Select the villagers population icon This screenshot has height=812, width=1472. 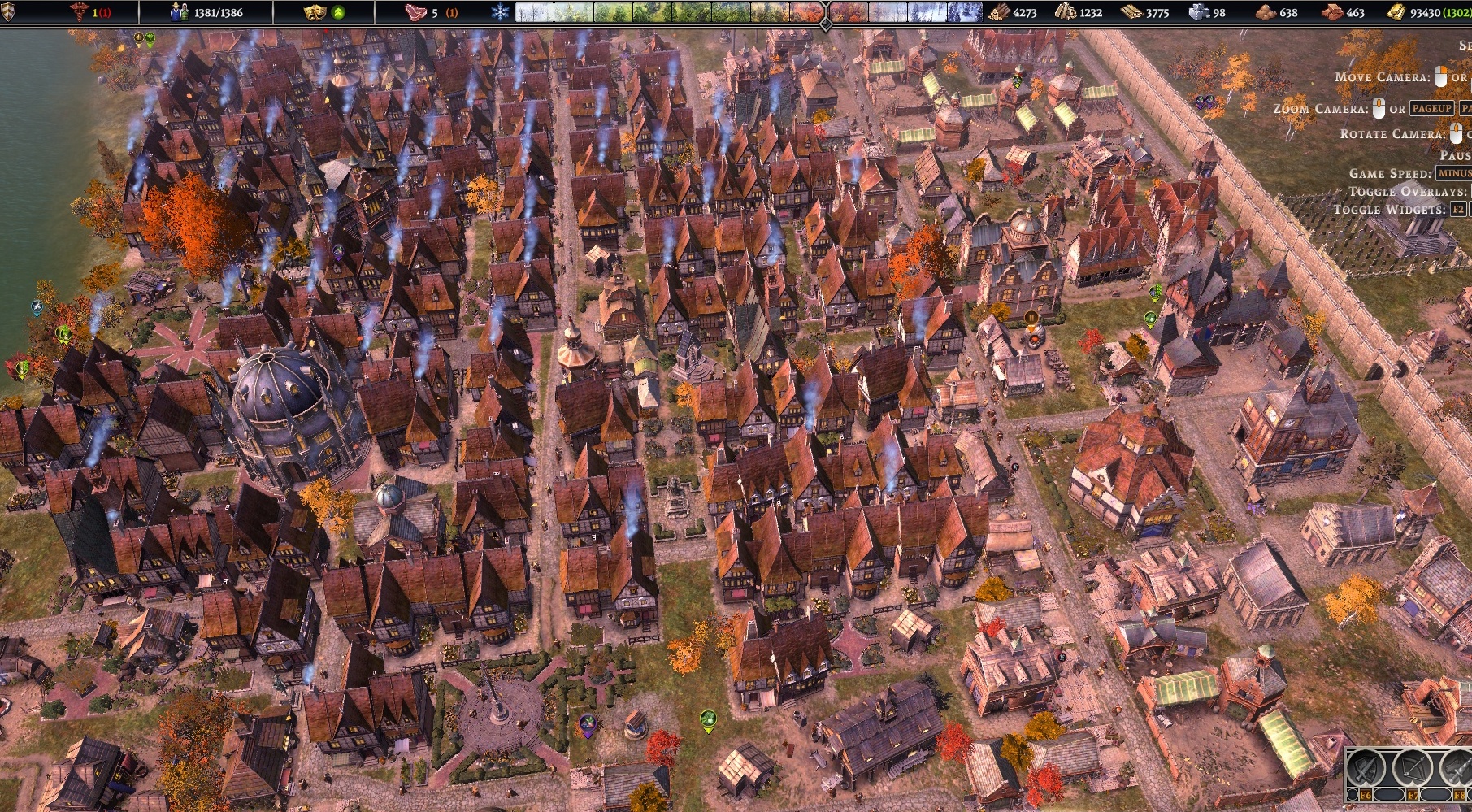click(x=180, y=12)
